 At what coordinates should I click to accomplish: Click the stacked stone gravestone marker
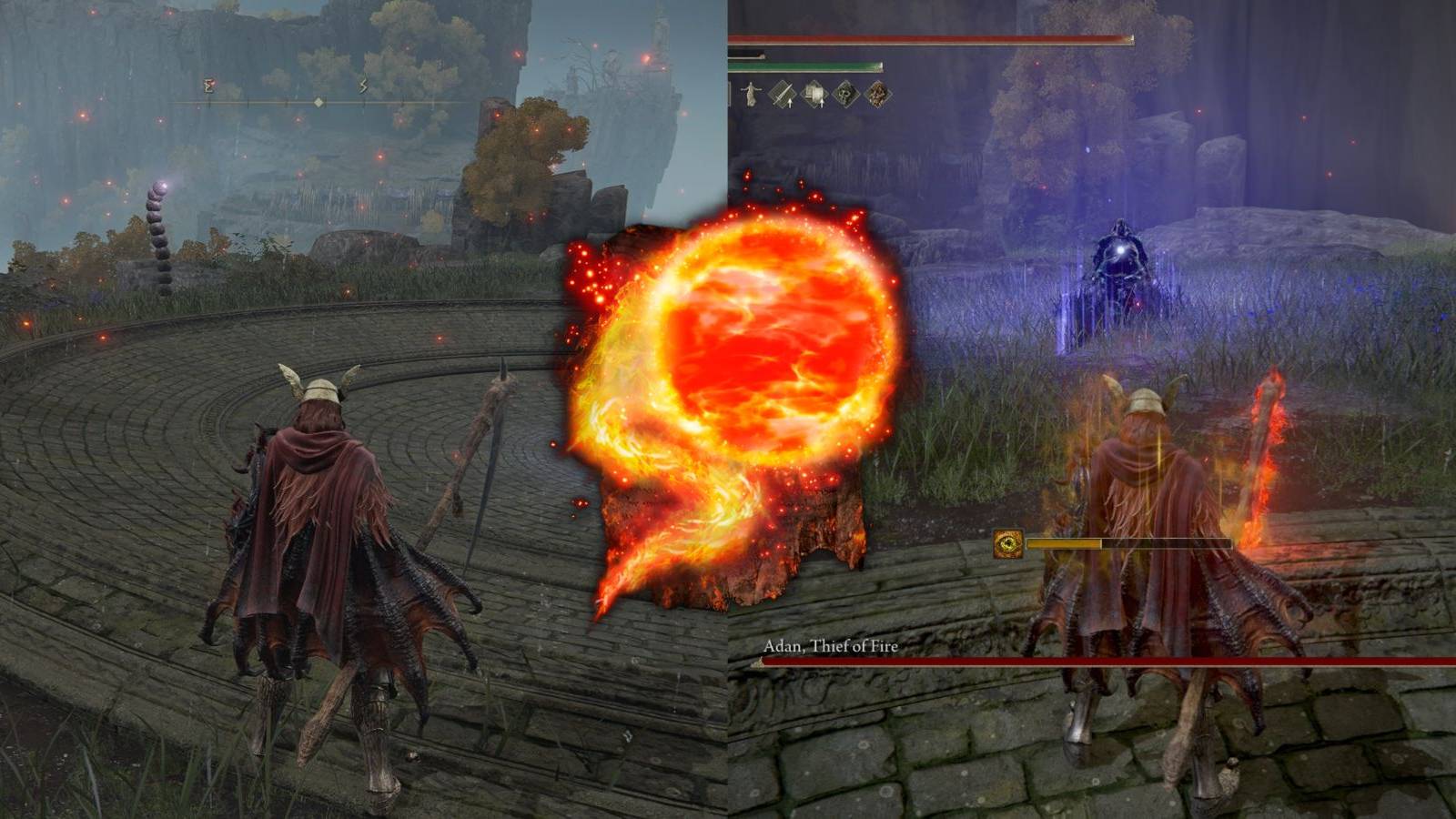157,227
